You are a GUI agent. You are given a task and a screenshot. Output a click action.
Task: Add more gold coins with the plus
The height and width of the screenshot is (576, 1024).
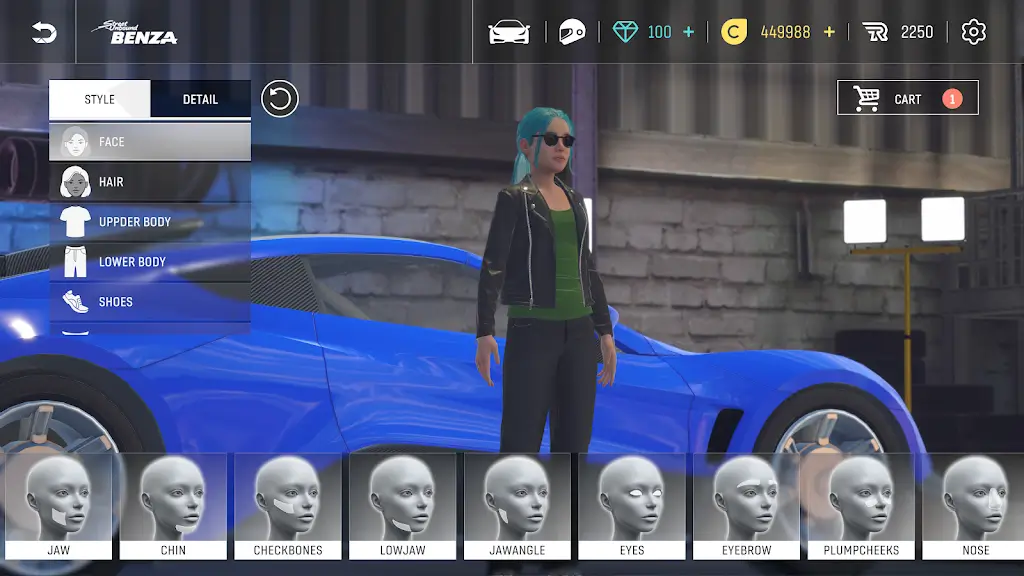pyautogui.click(x=829, y=32)
